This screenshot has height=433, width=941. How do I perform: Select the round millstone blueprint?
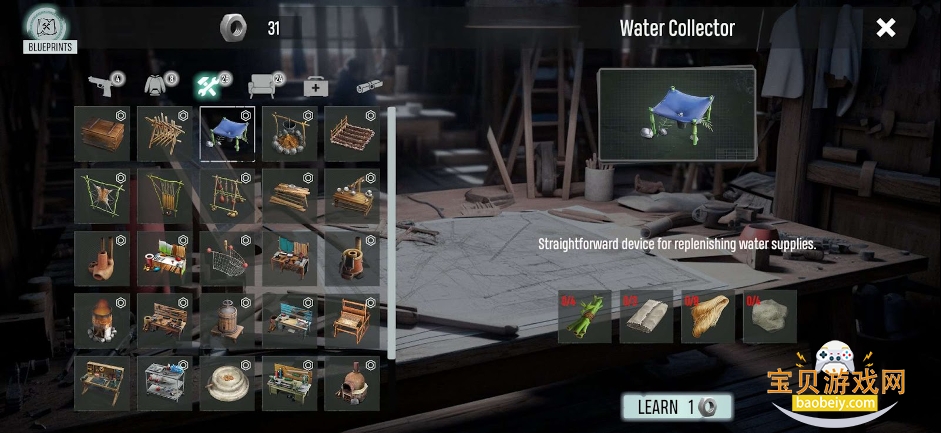(x=227, y=383)
